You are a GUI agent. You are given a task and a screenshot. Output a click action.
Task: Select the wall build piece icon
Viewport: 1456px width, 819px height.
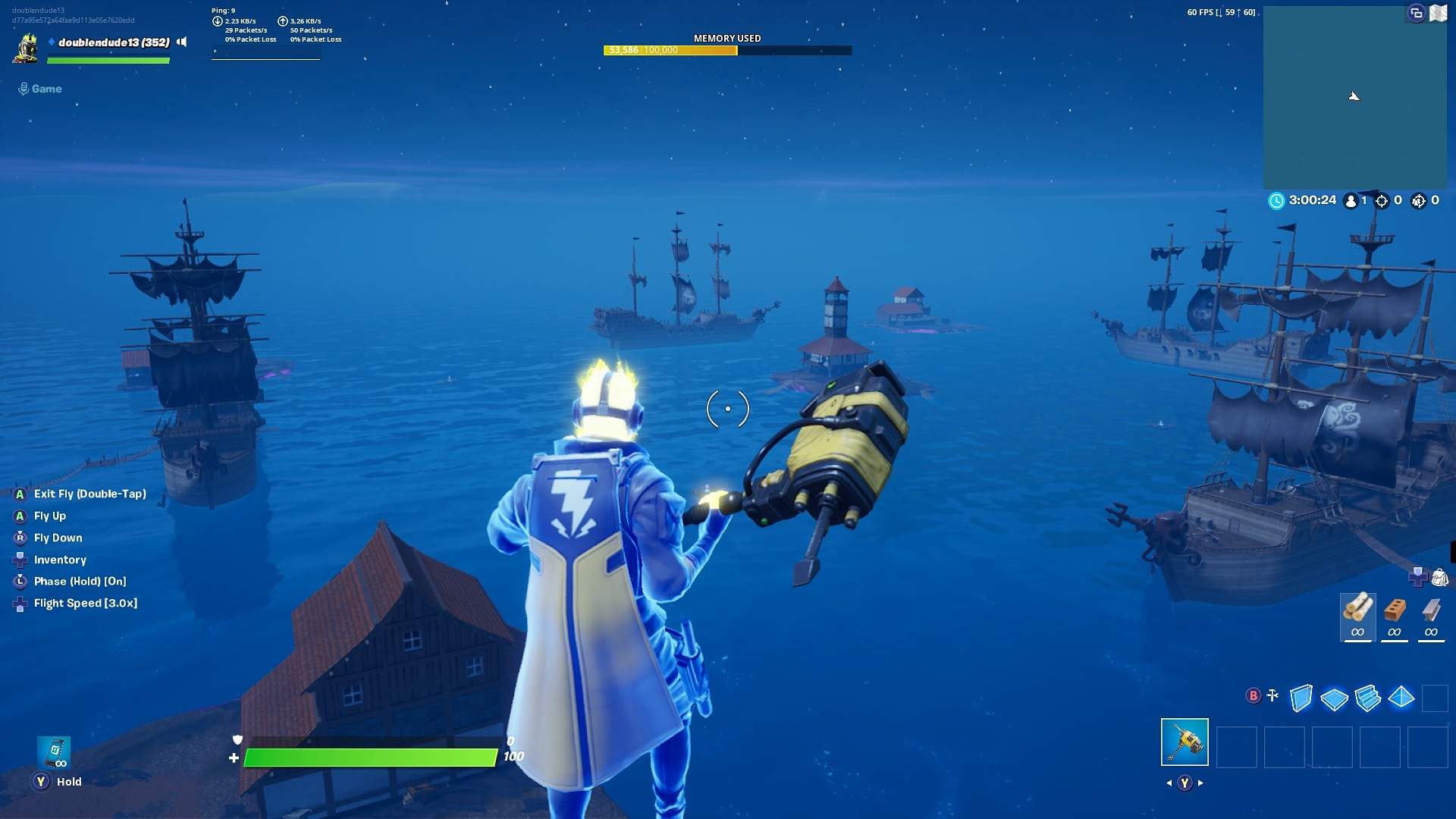(1301, 697)
